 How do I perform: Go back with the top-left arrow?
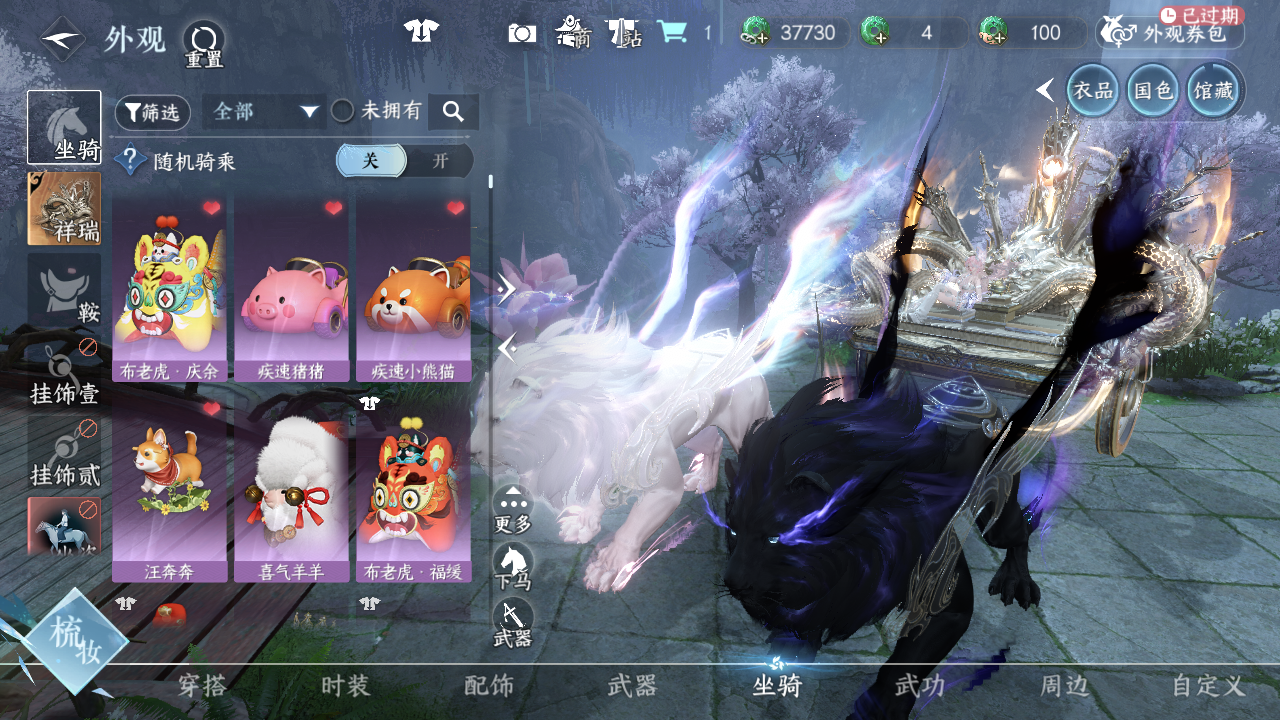pyautogui.click(x=63, y=40)
